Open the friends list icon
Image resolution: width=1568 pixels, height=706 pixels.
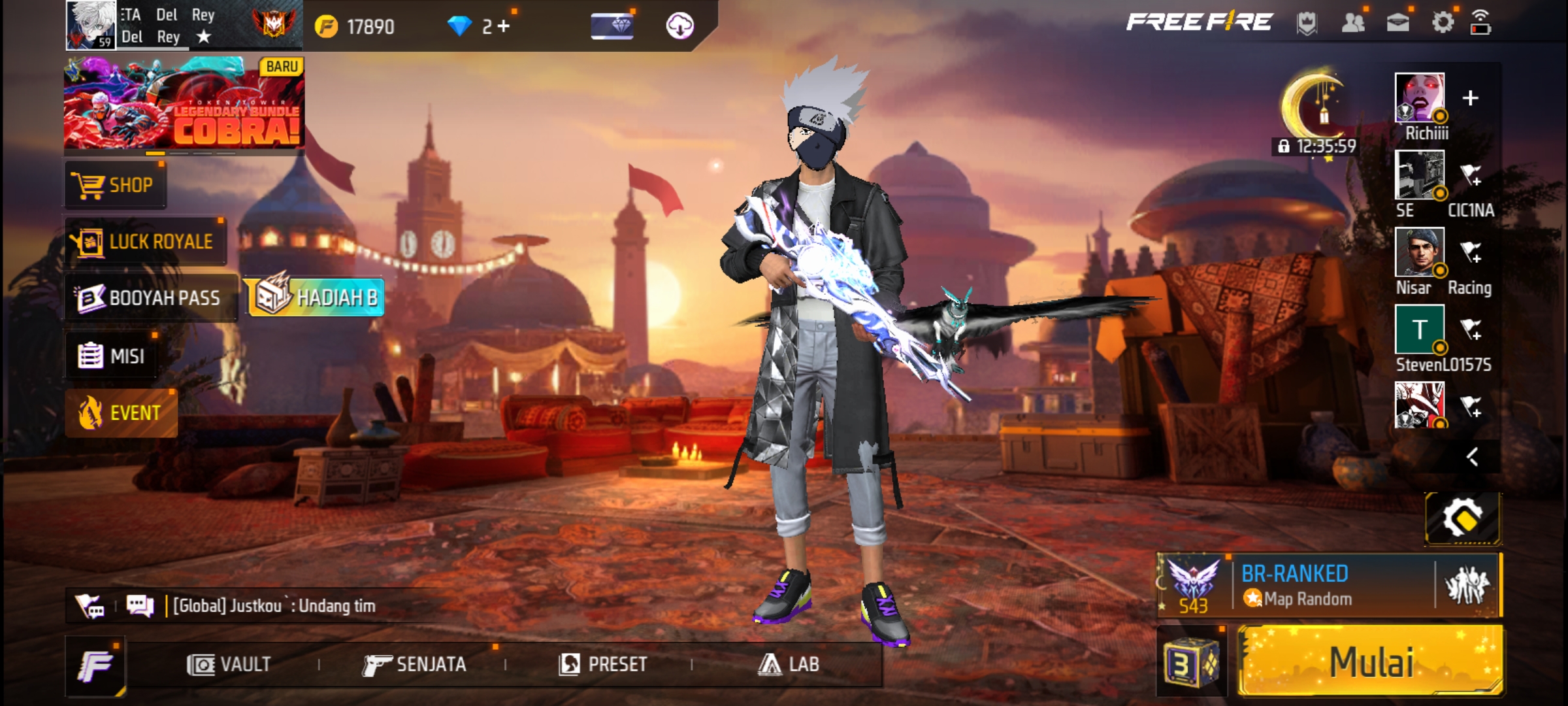coord(1352,24)
